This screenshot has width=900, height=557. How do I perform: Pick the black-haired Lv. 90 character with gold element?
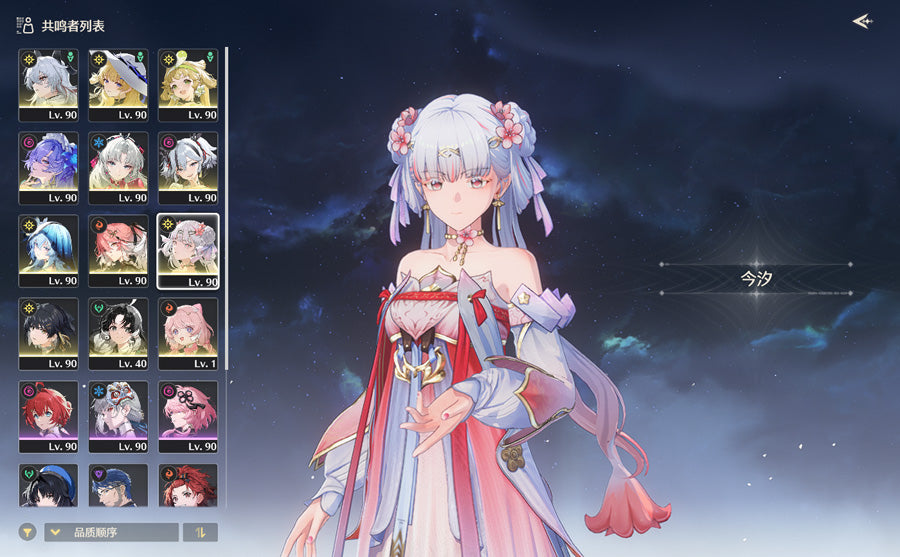[x=48, y=327]
